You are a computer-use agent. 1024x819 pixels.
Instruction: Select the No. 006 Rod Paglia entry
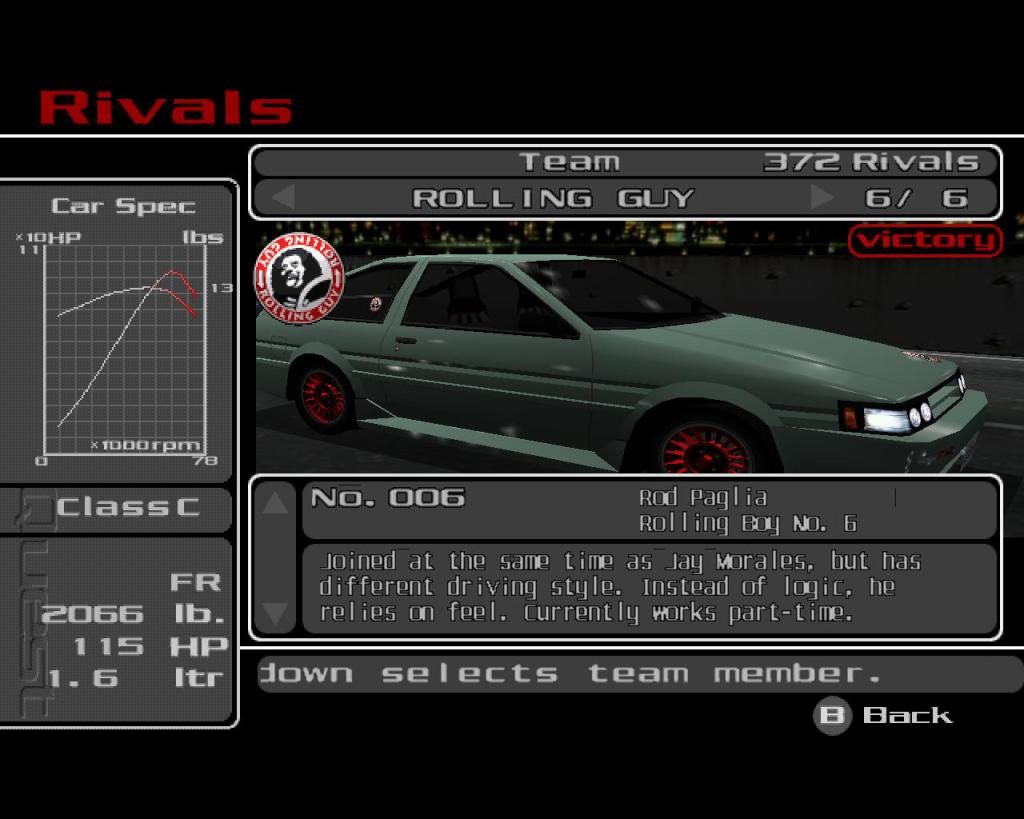pos(648,510)
